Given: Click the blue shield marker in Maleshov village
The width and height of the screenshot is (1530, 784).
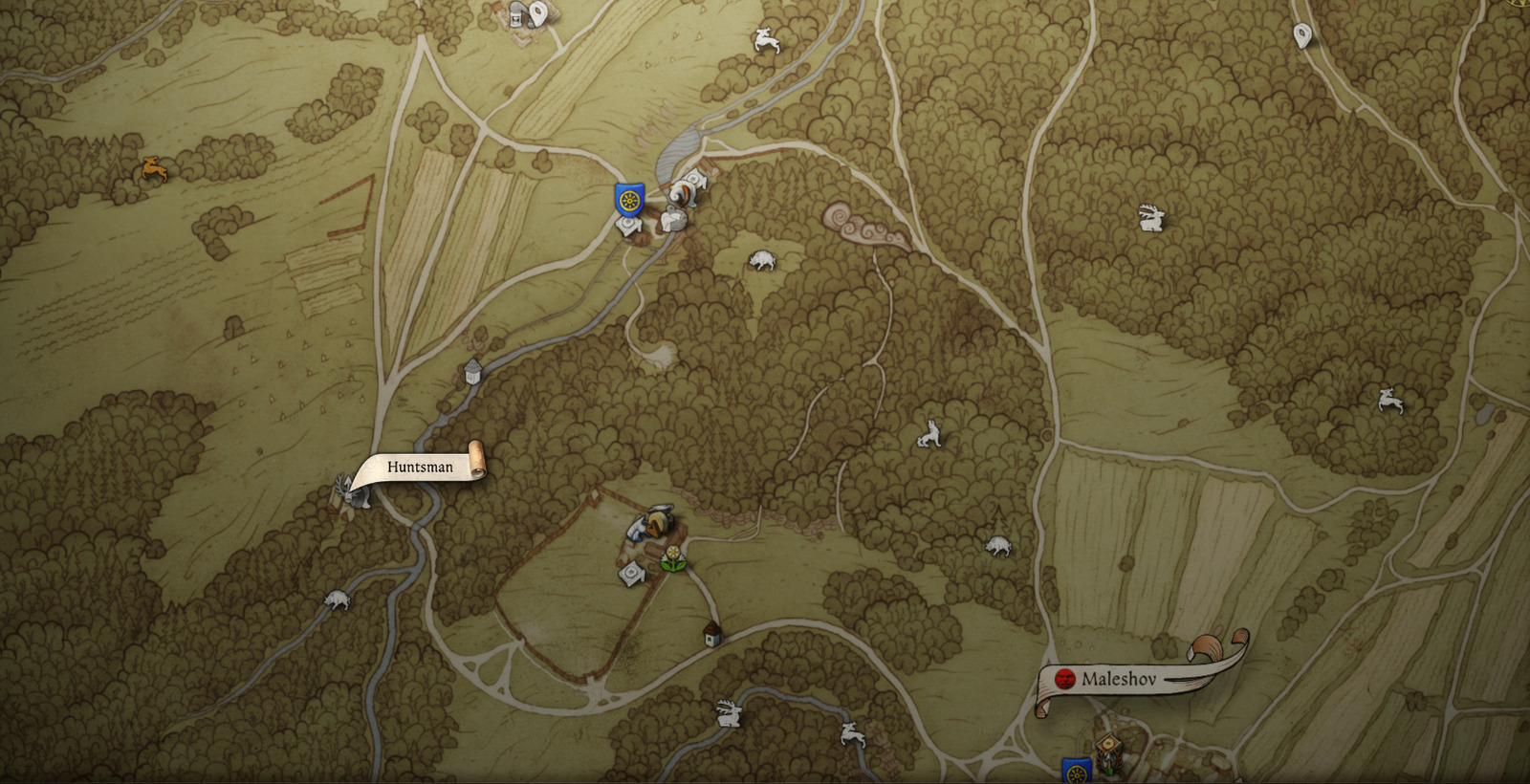Looking at the screenshot, I should point(1076,770).
